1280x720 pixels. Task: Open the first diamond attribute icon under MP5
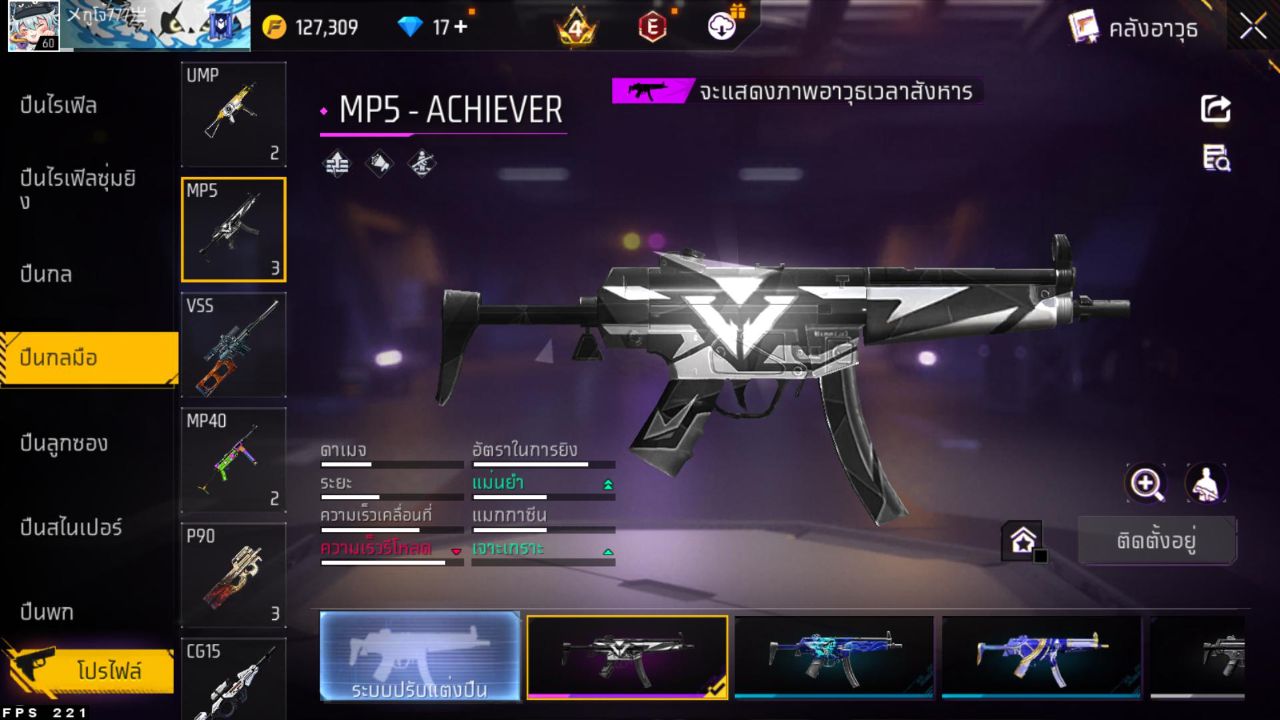pos(336,163)
